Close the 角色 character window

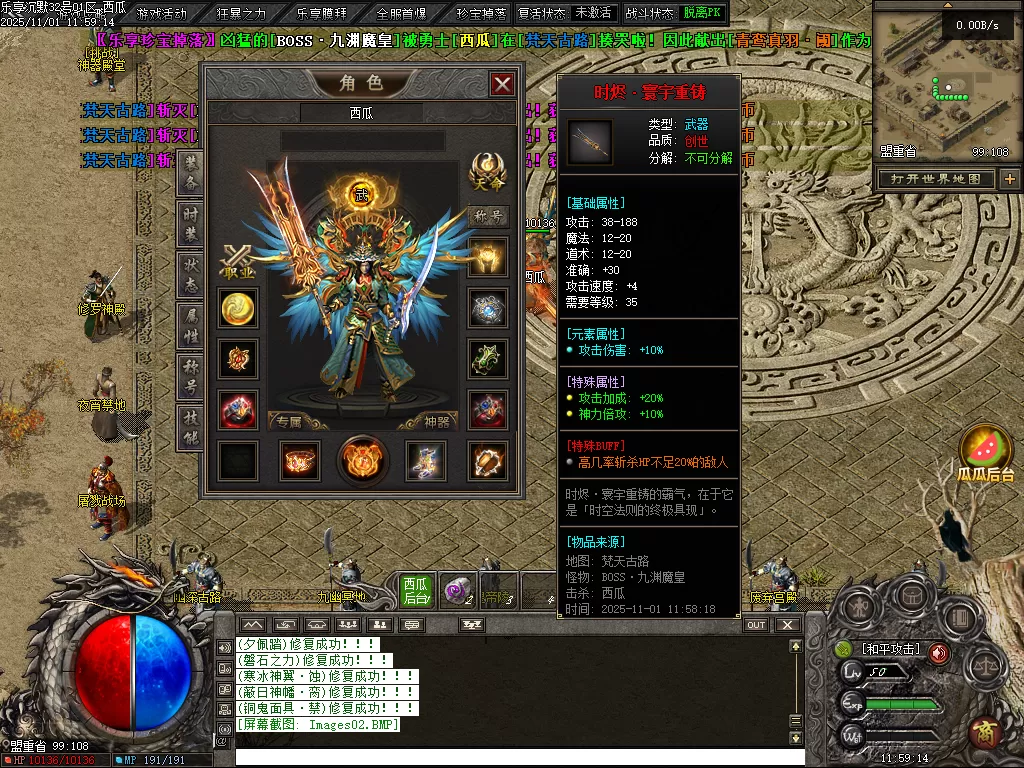[x=502, y=84]
